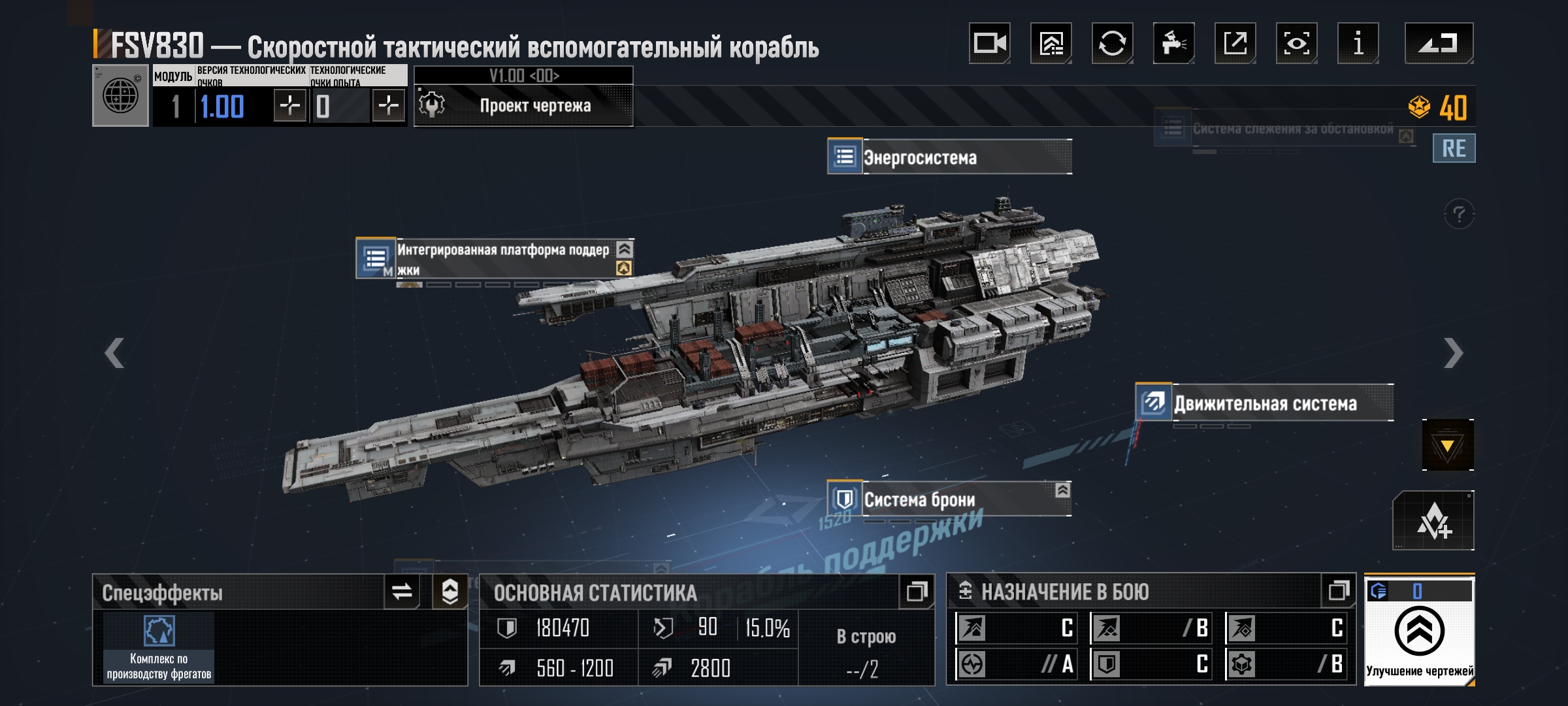Open Проект чертежа blueprint button
Screen dimensions: 1568x706
(523, 106)
